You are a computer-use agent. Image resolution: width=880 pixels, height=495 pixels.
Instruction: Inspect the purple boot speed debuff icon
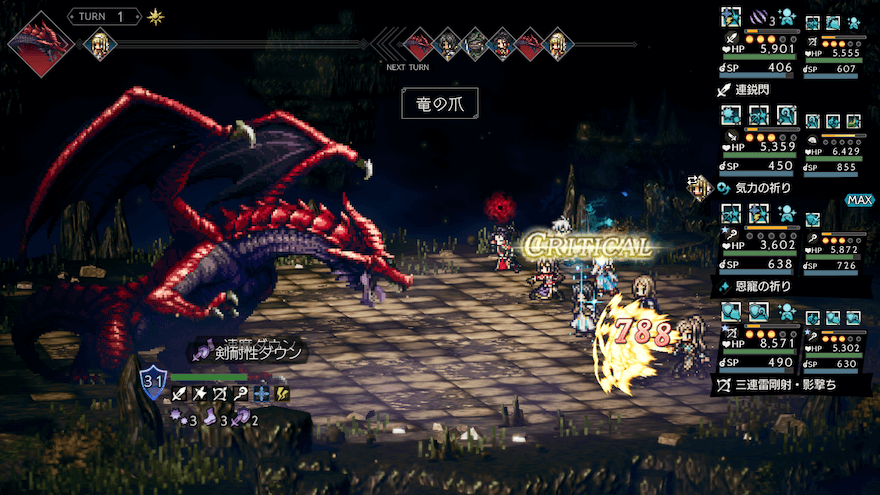coord(208,419)
